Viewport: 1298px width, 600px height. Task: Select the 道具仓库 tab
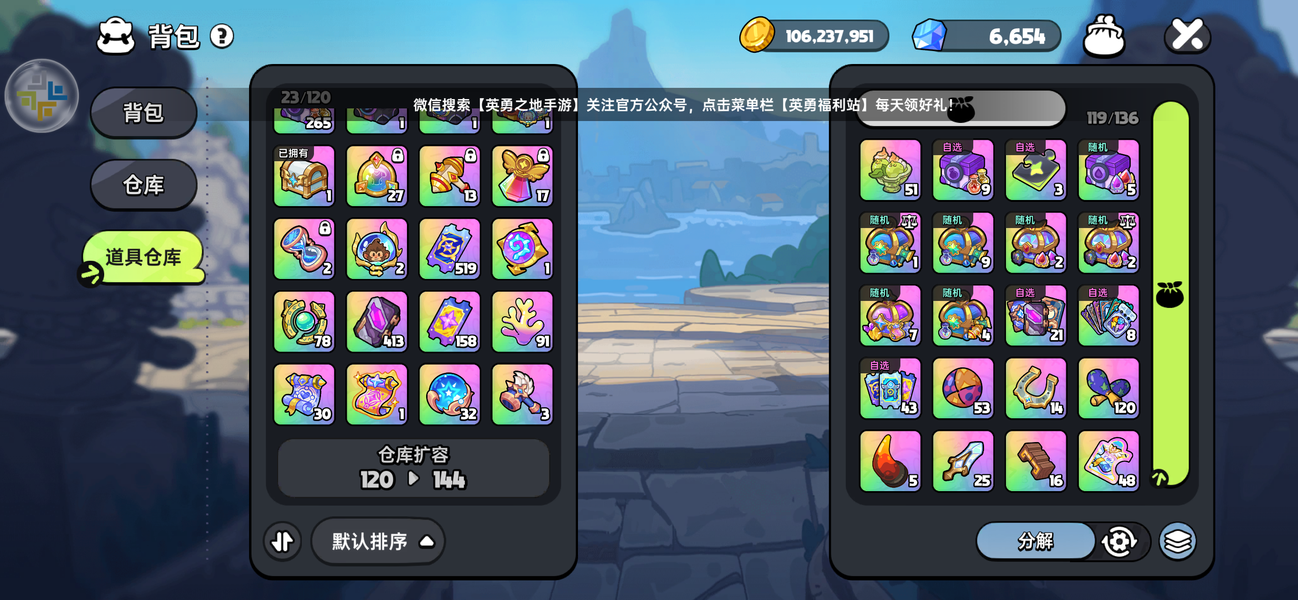pos(143,257)
